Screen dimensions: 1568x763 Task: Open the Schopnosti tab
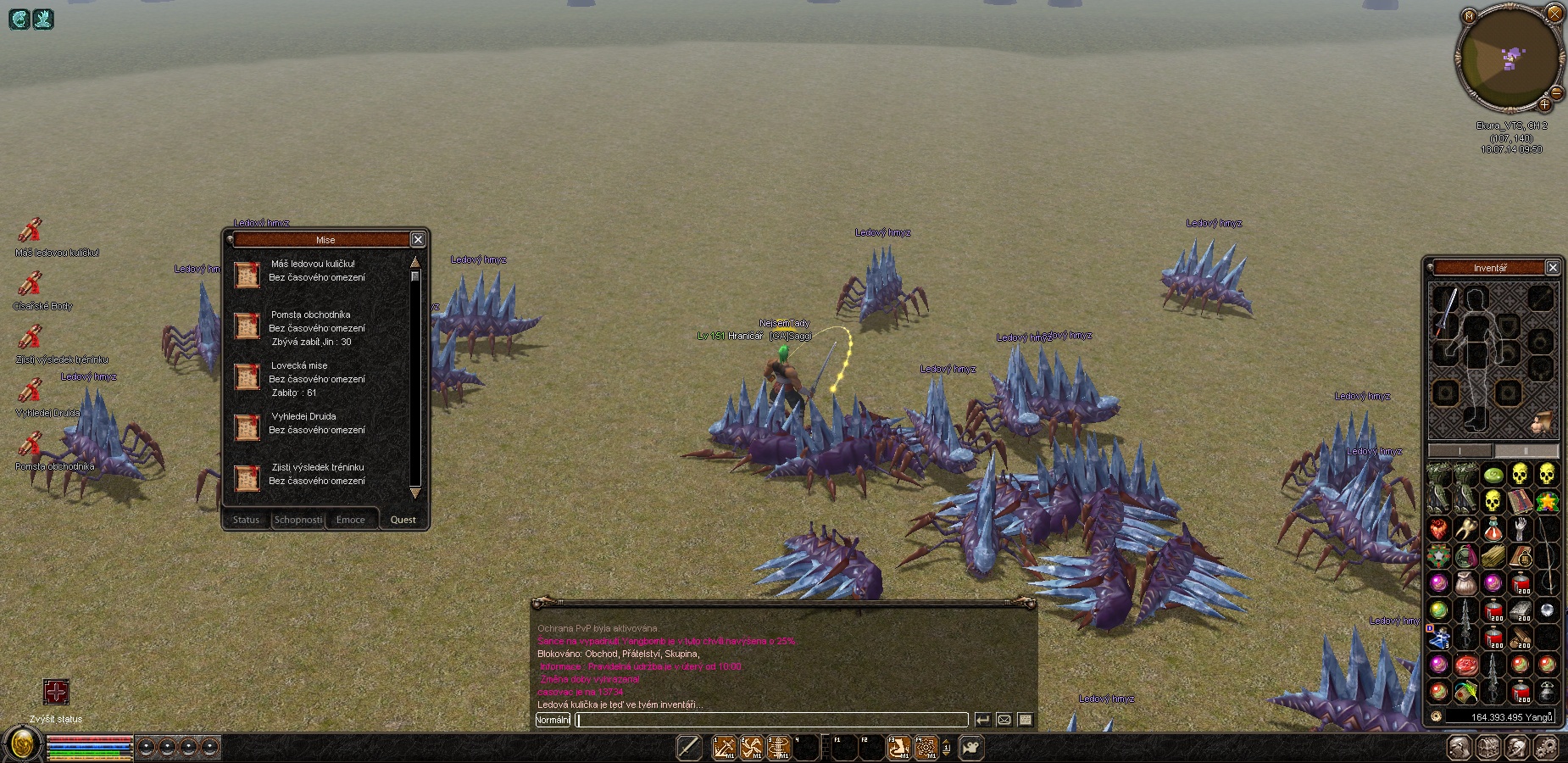point(298,520)
